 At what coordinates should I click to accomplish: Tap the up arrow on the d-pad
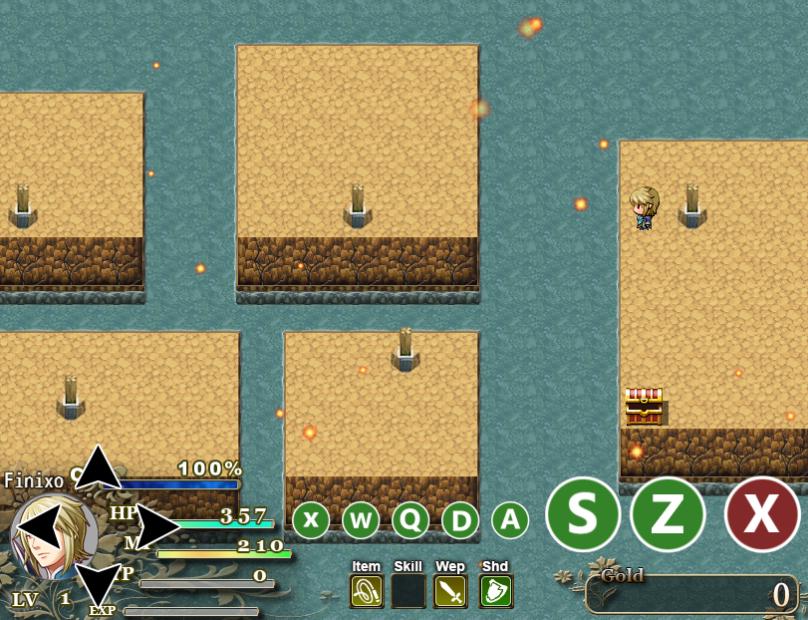click(x=98, y=468)
